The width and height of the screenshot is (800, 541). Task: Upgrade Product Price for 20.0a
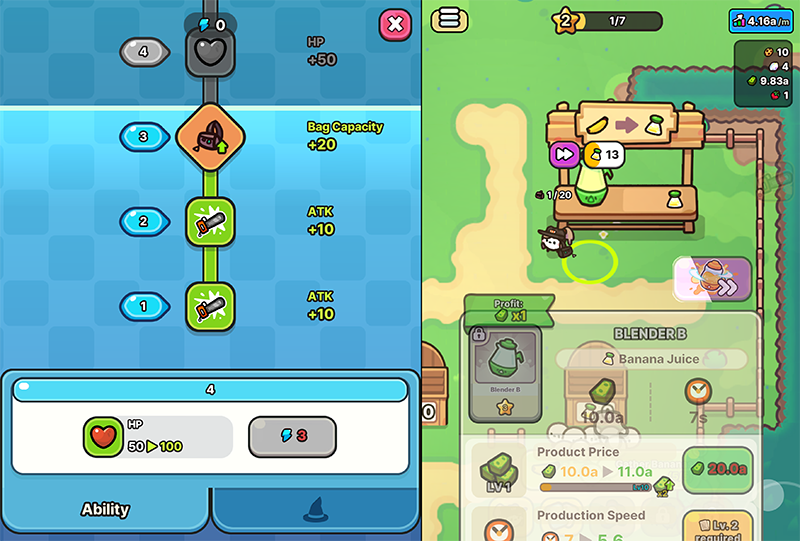click(x=717, y=470)
